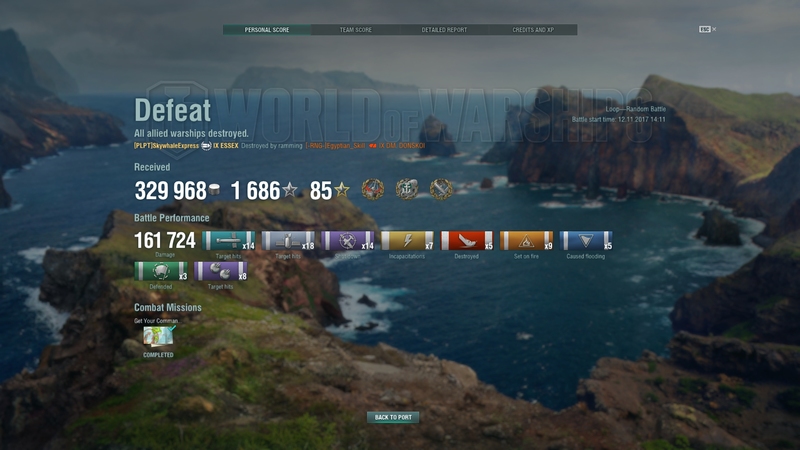Show the Credits and XP tab

click(x=532, y=30)
